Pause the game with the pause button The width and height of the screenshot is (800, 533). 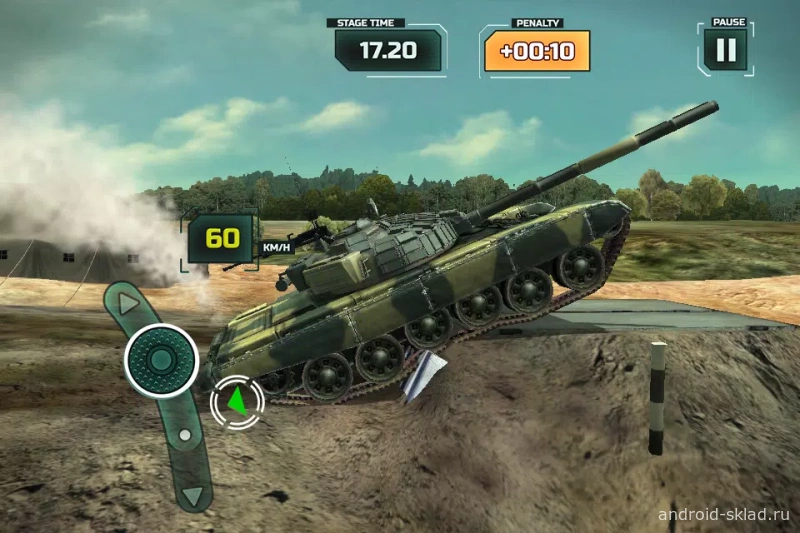(726, 50)
